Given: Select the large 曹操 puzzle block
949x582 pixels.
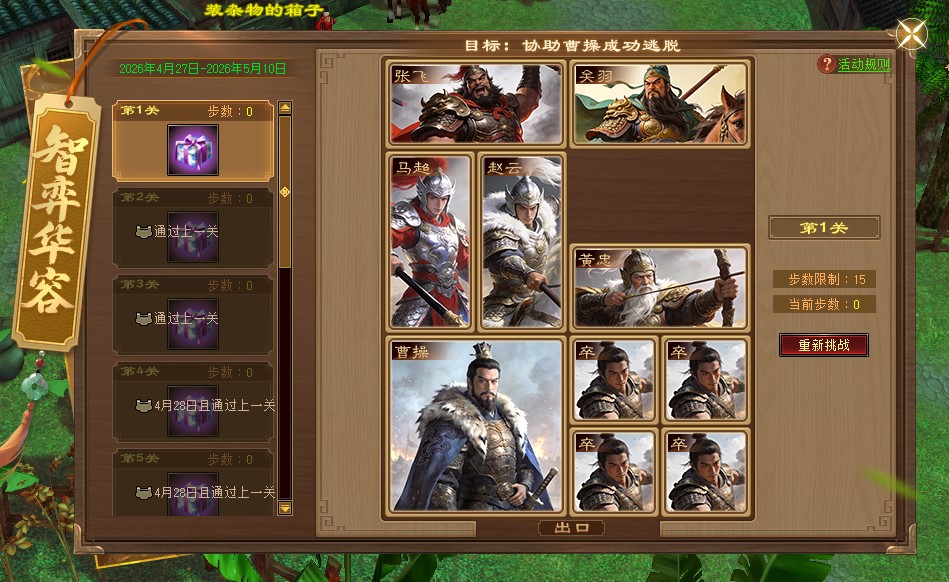Looking at the screenshot, I should tap(476, 425).
